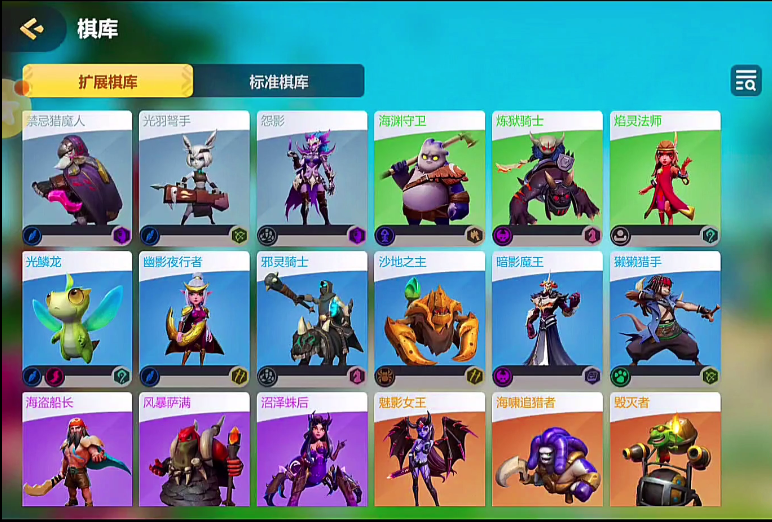Open the 怨影 piece card

tap(312, 178)
